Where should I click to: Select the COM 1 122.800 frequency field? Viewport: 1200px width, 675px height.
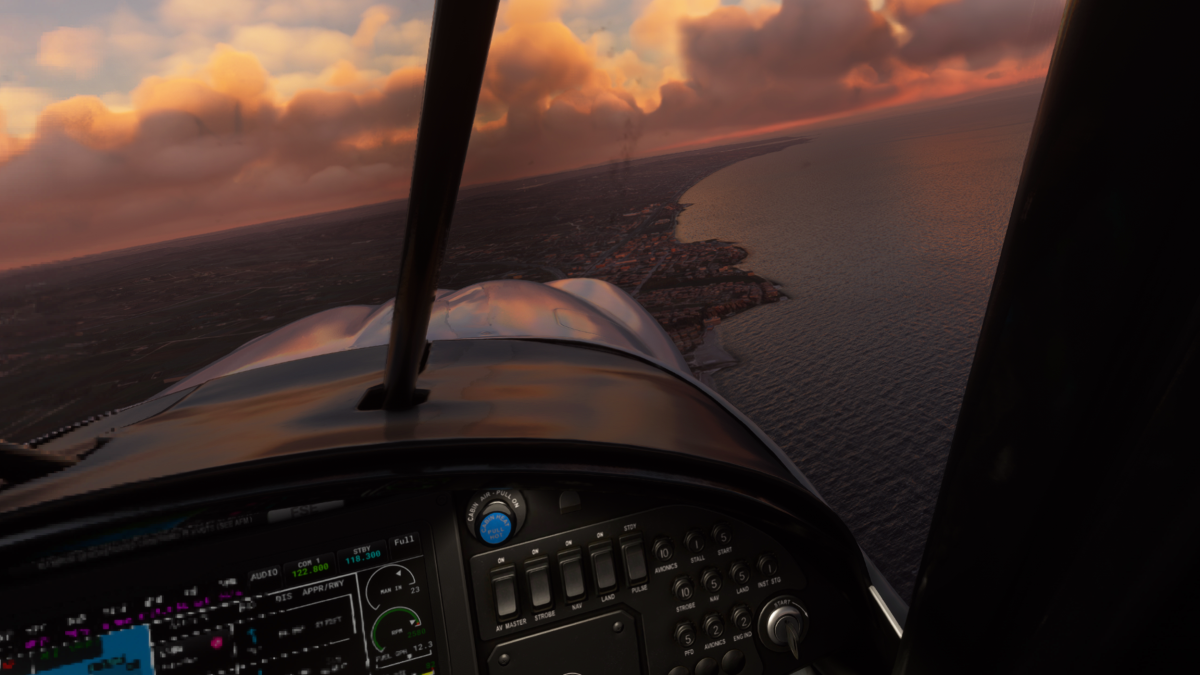309,567
